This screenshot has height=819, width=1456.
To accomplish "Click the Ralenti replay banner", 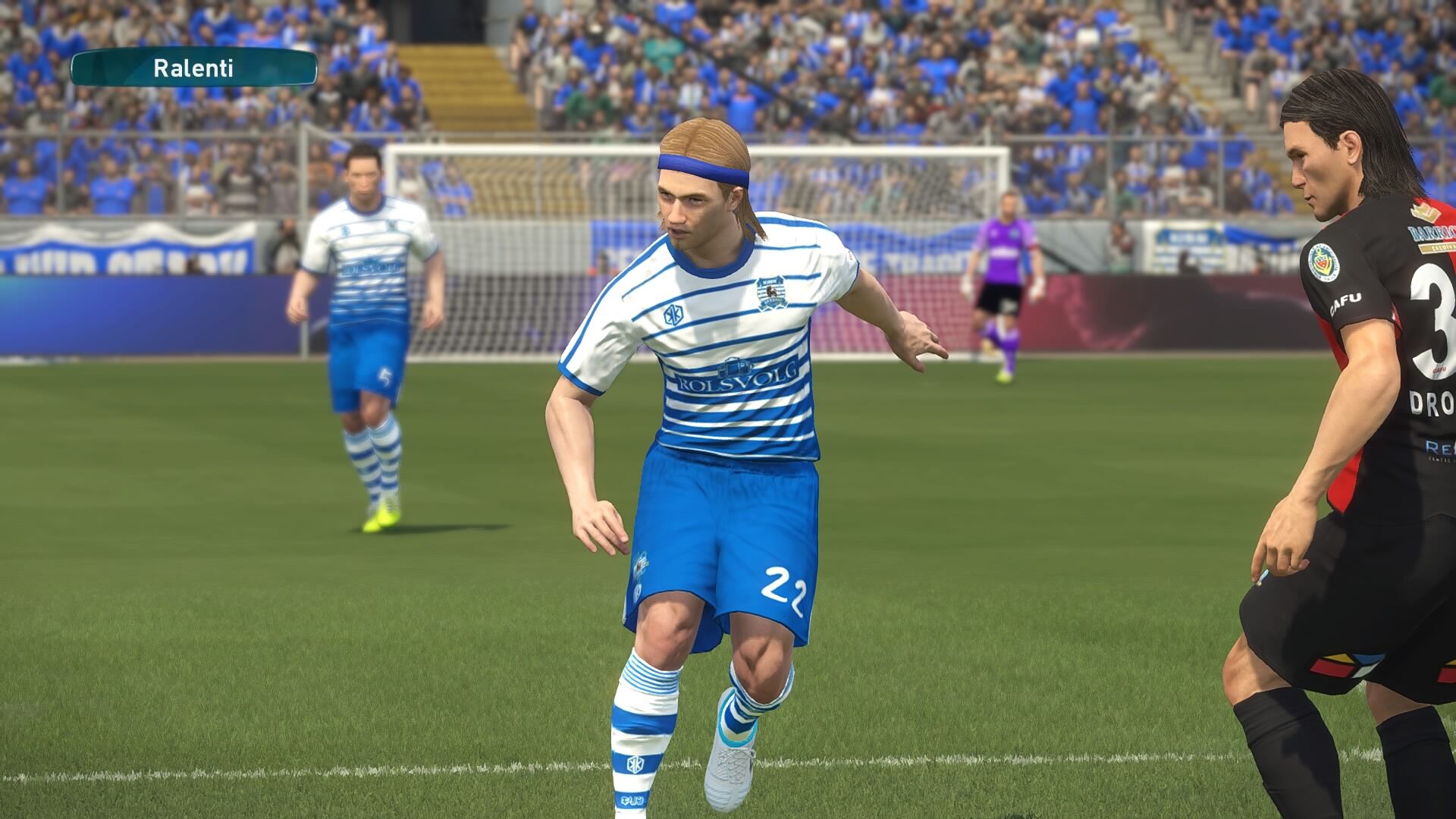I will [193, 68].
